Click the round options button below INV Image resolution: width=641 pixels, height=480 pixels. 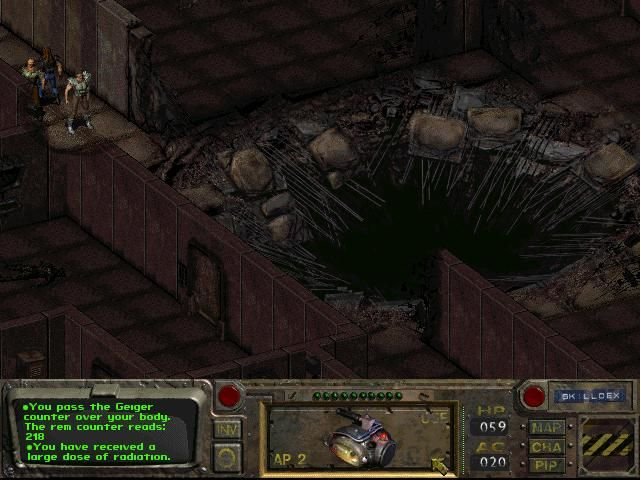point(228,457)
